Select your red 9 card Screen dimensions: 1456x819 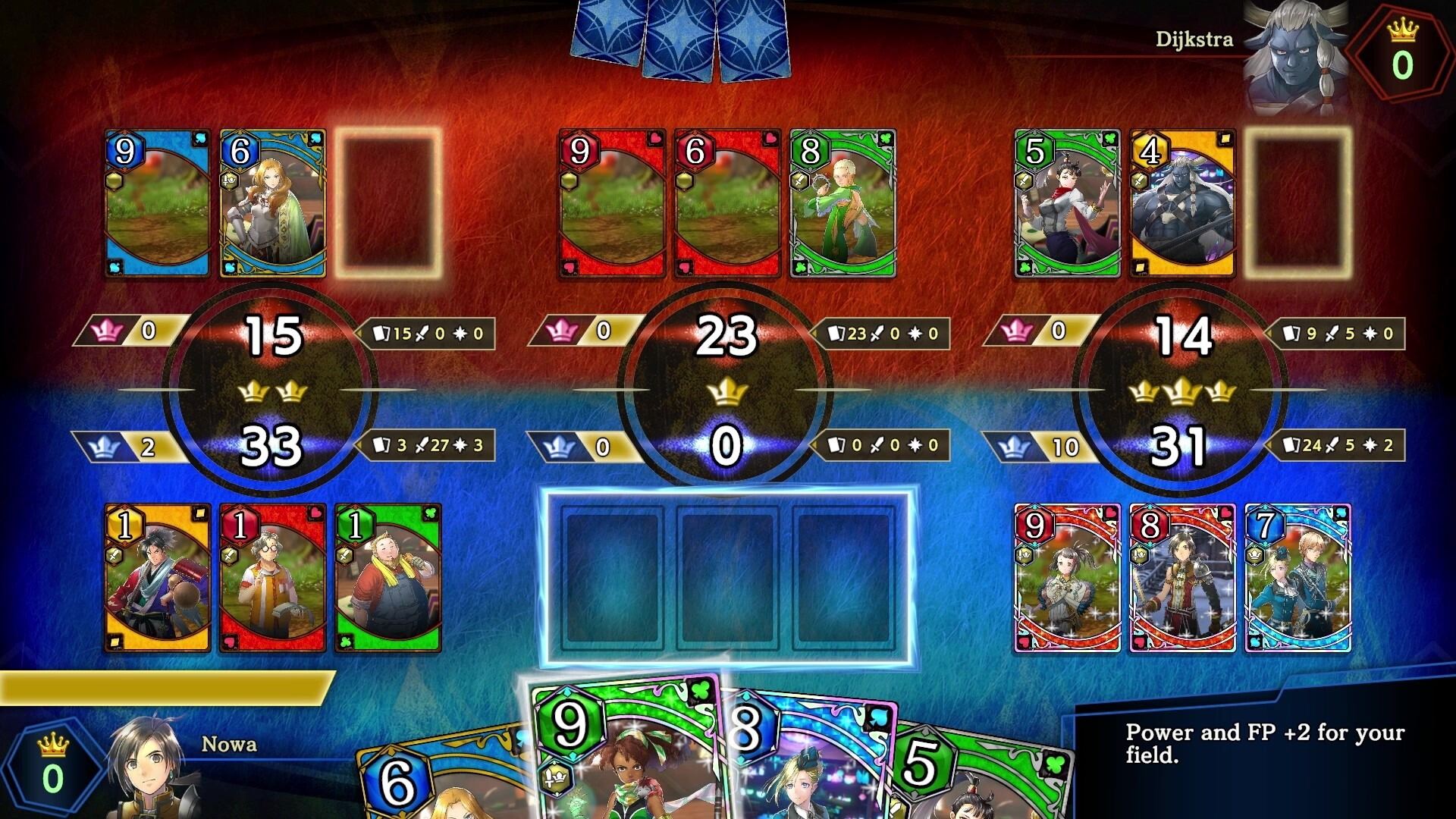pos(1067,578)
